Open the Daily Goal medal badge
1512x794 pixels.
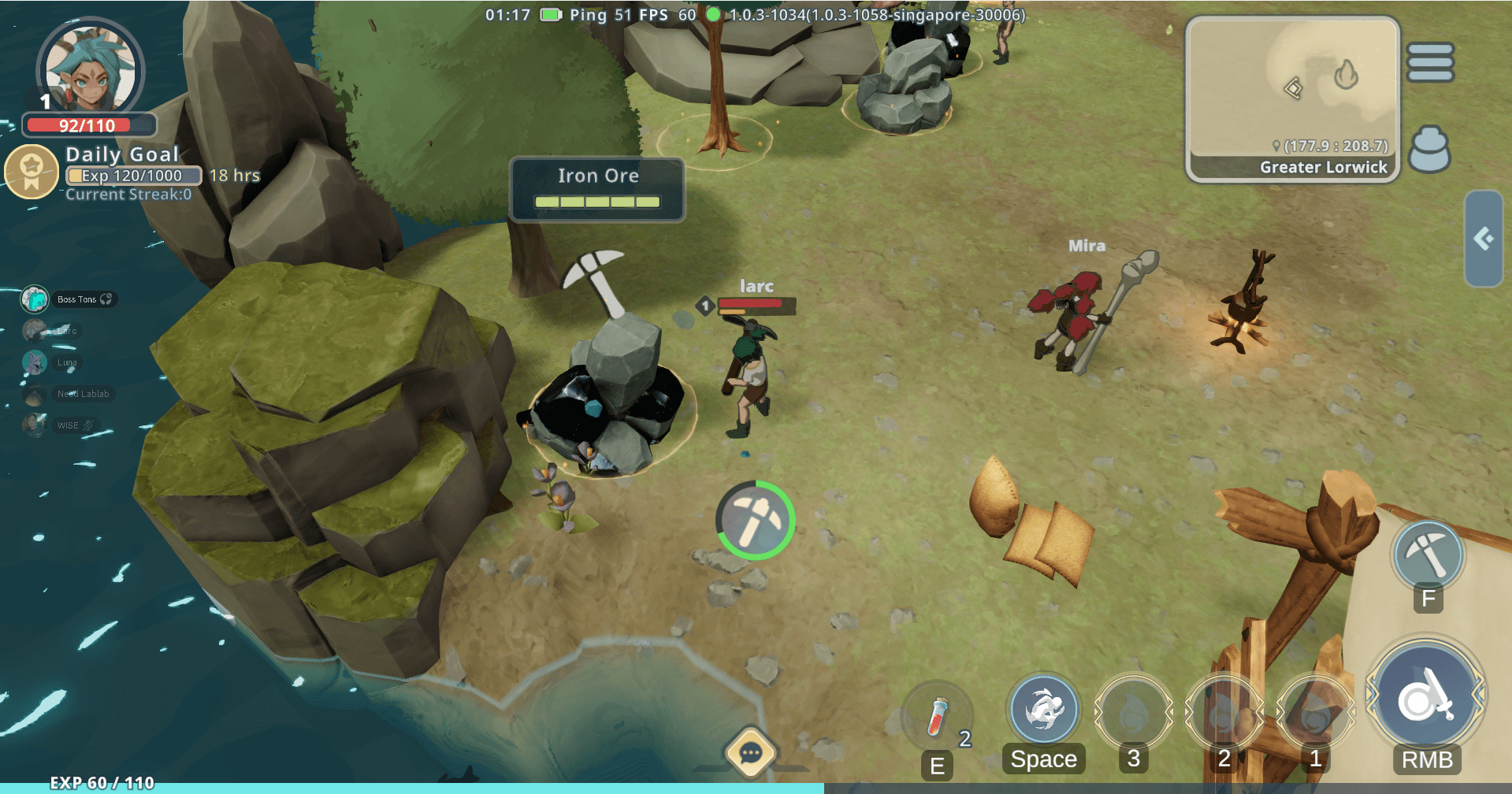point(32,170)
